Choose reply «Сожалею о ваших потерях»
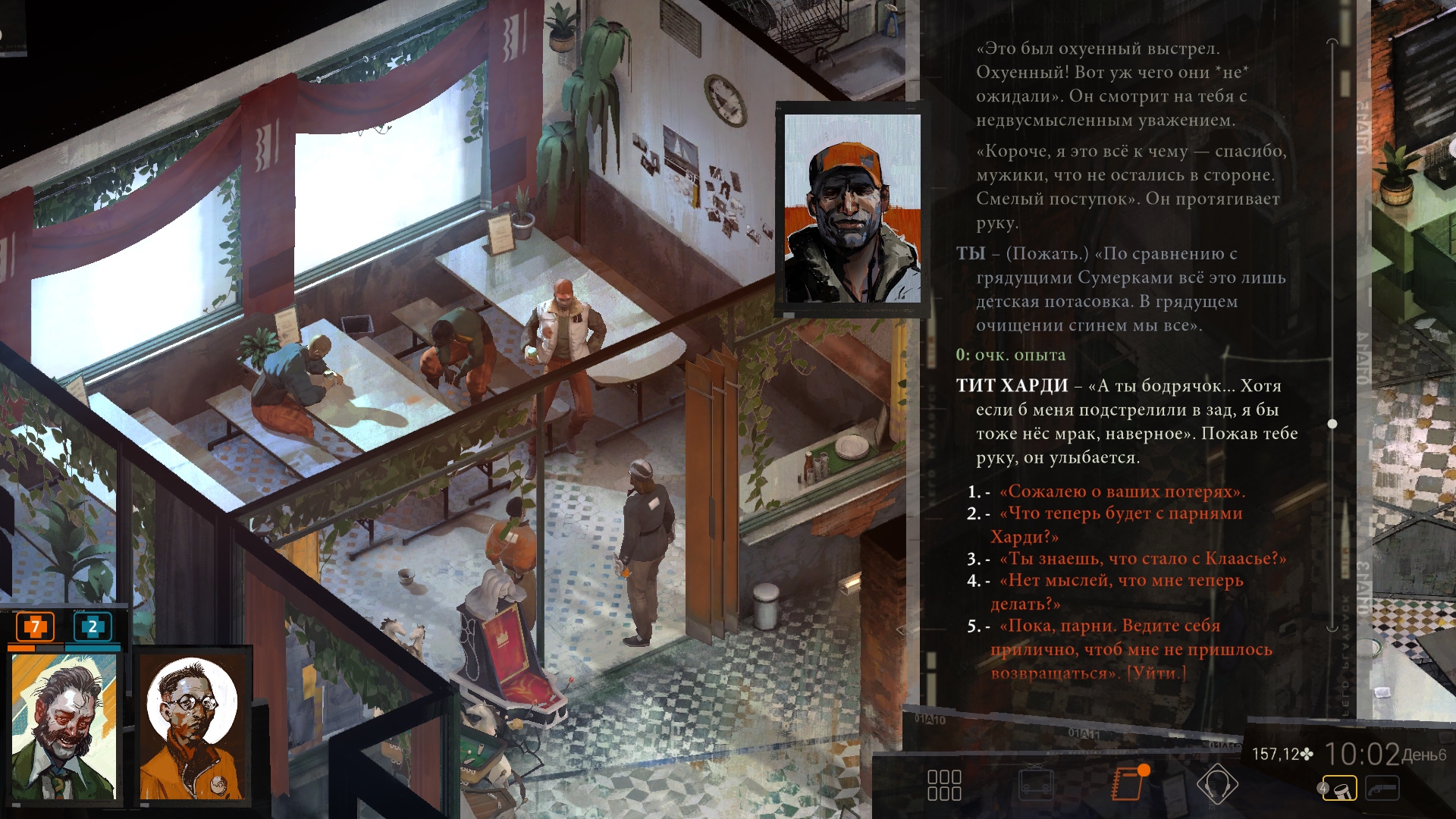This screenshot has height=819, width=1456. click(x=1122, y=491)
